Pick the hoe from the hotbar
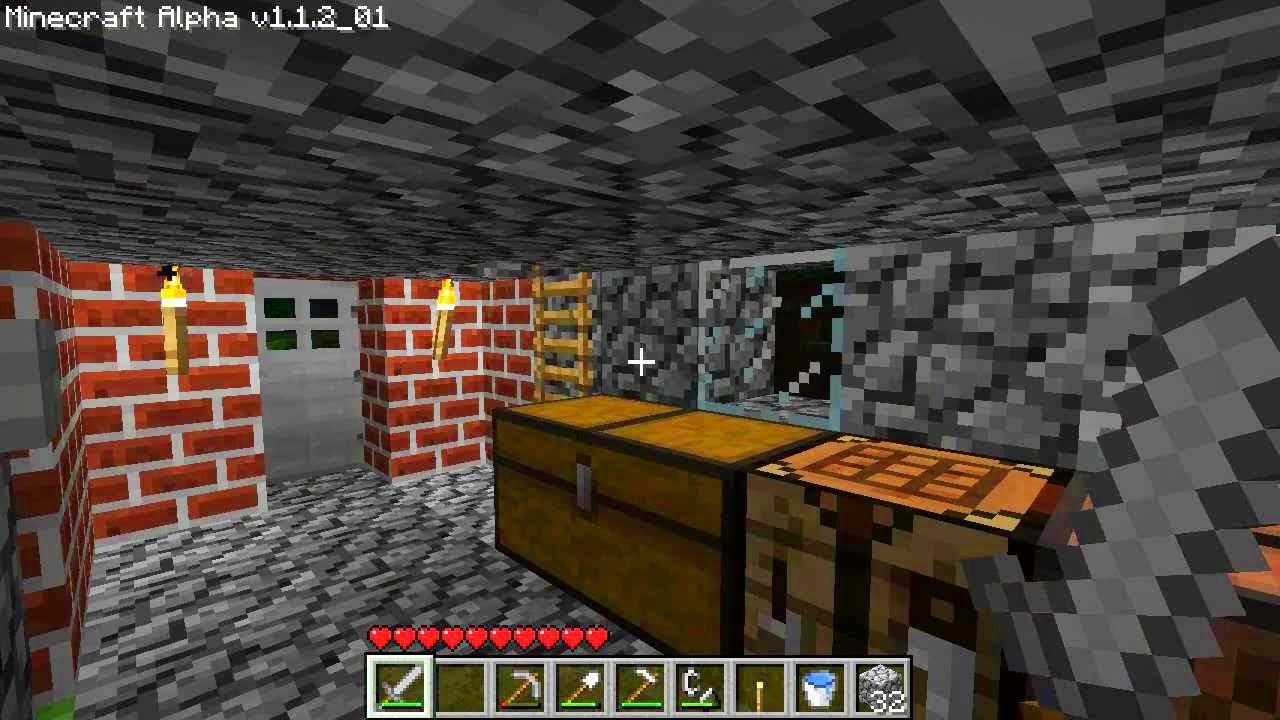The height and width of the screenshot is (720, 1280). point(641,687)
